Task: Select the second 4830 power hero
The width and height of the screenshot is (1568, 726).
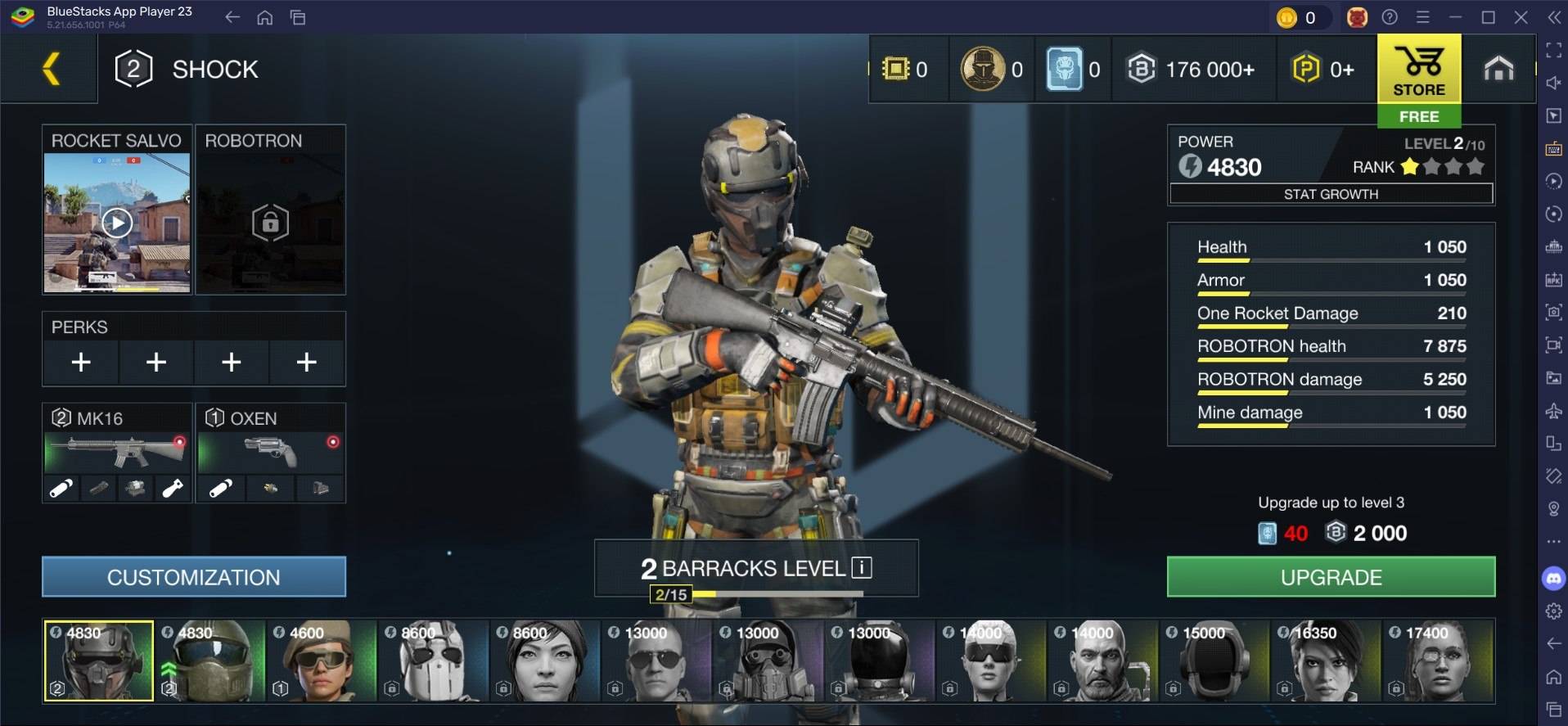Action: [x=210, y=661]
